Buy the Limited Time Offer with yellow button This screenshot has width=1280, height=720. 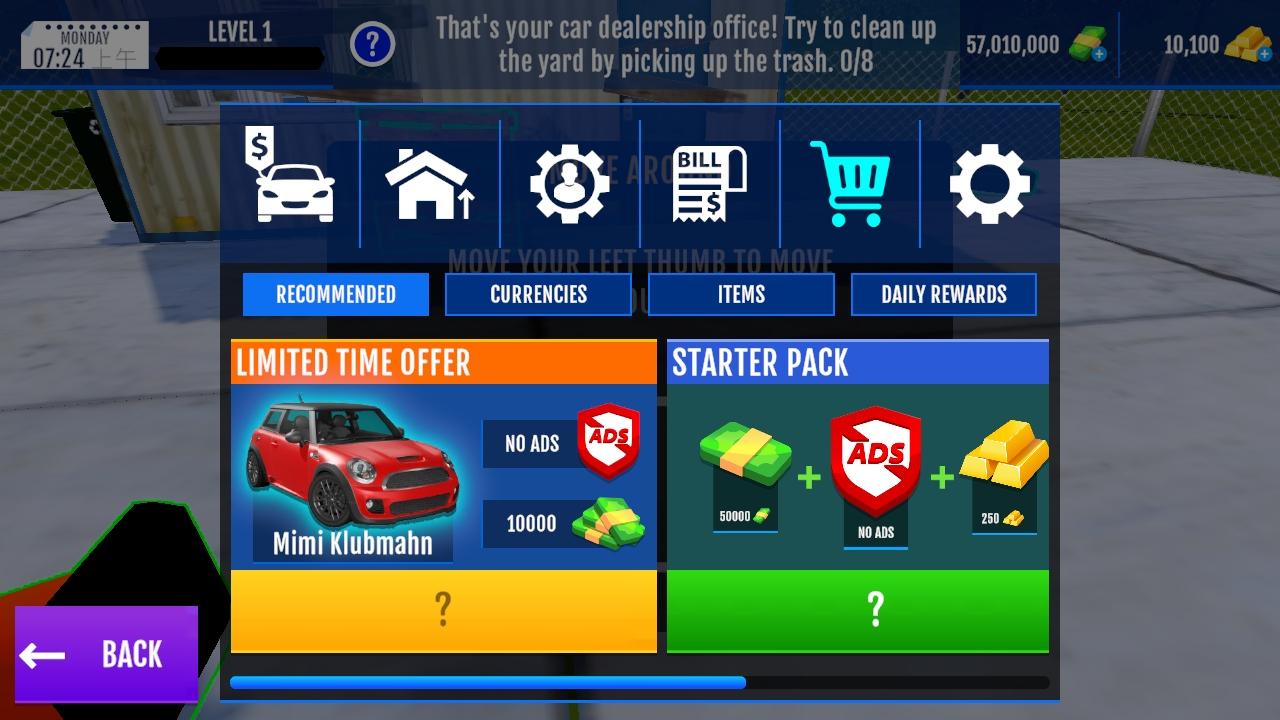[443, 610]
